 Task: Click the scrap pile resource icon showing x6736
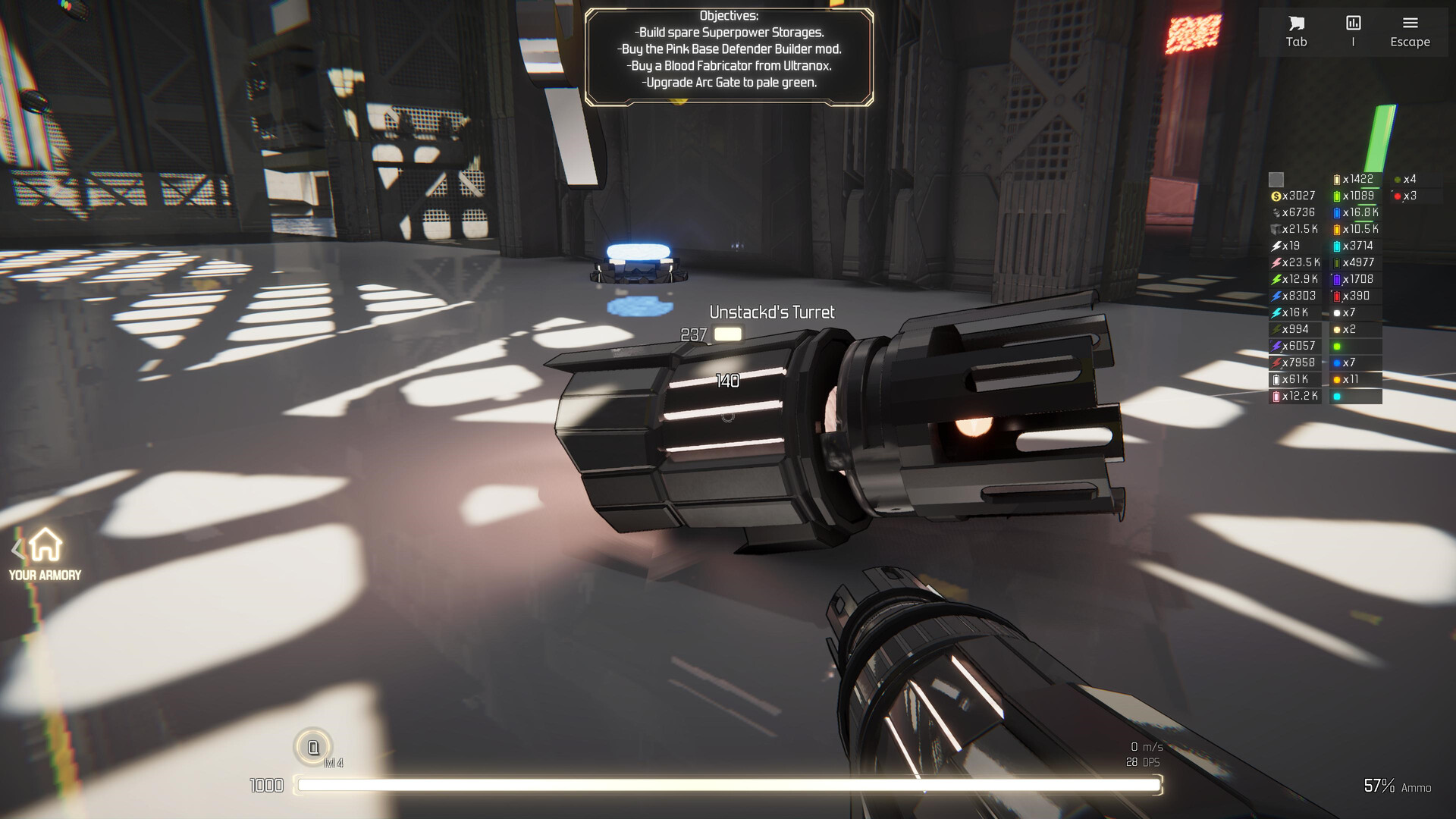pyautogui.click(x=1276, y=212)
